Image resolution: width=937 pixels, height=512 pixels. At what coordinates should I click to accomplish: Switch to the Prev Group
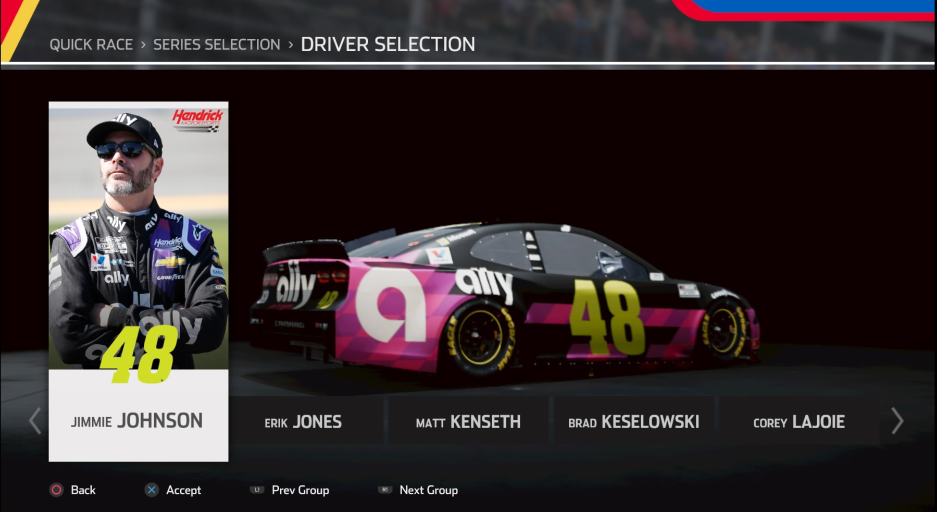click(x=290, y=490)
